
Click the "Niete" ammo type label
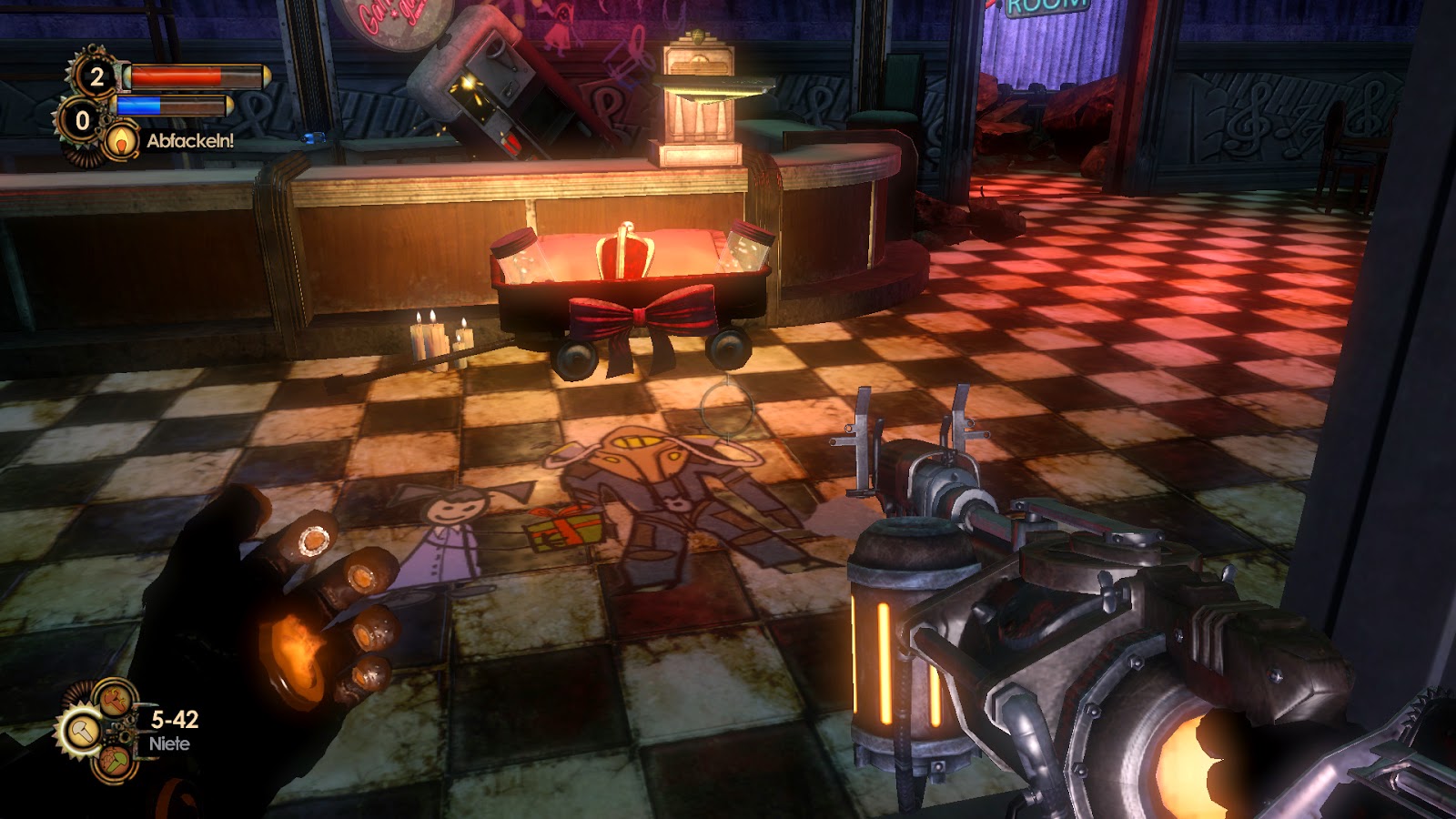pyautogui.click(x=169, y=743)
